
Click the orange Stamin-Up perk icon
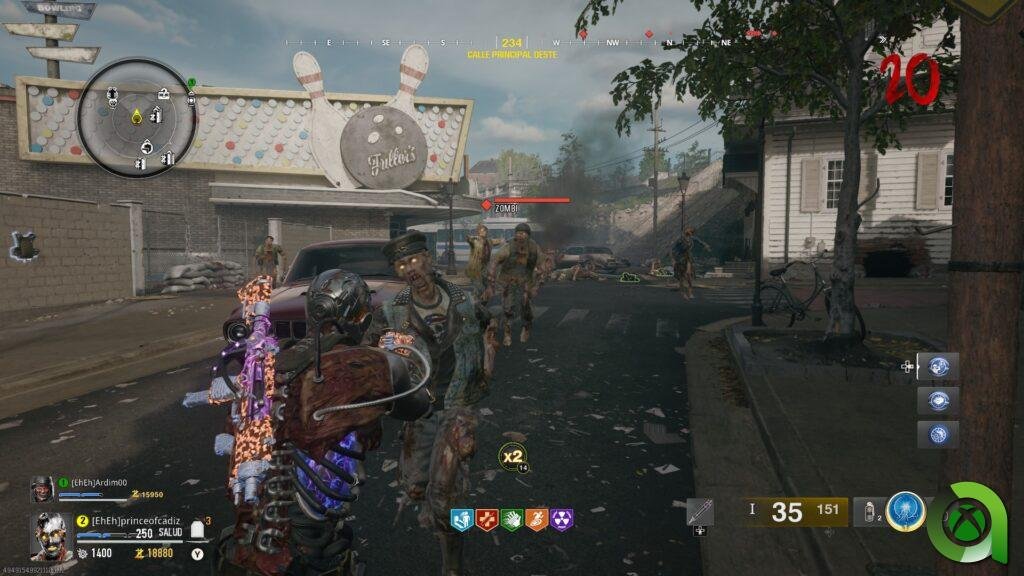(x=537, y=519)
